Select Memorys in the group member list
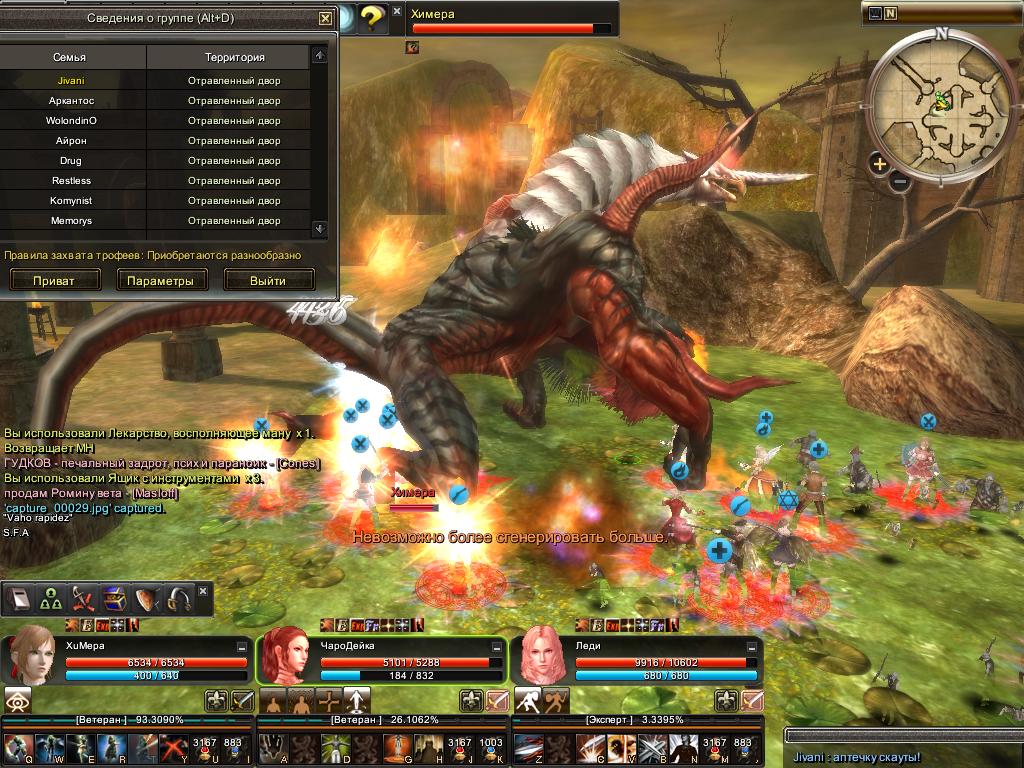The height and width of the screenshot is (768, 1024). [71, 221]
